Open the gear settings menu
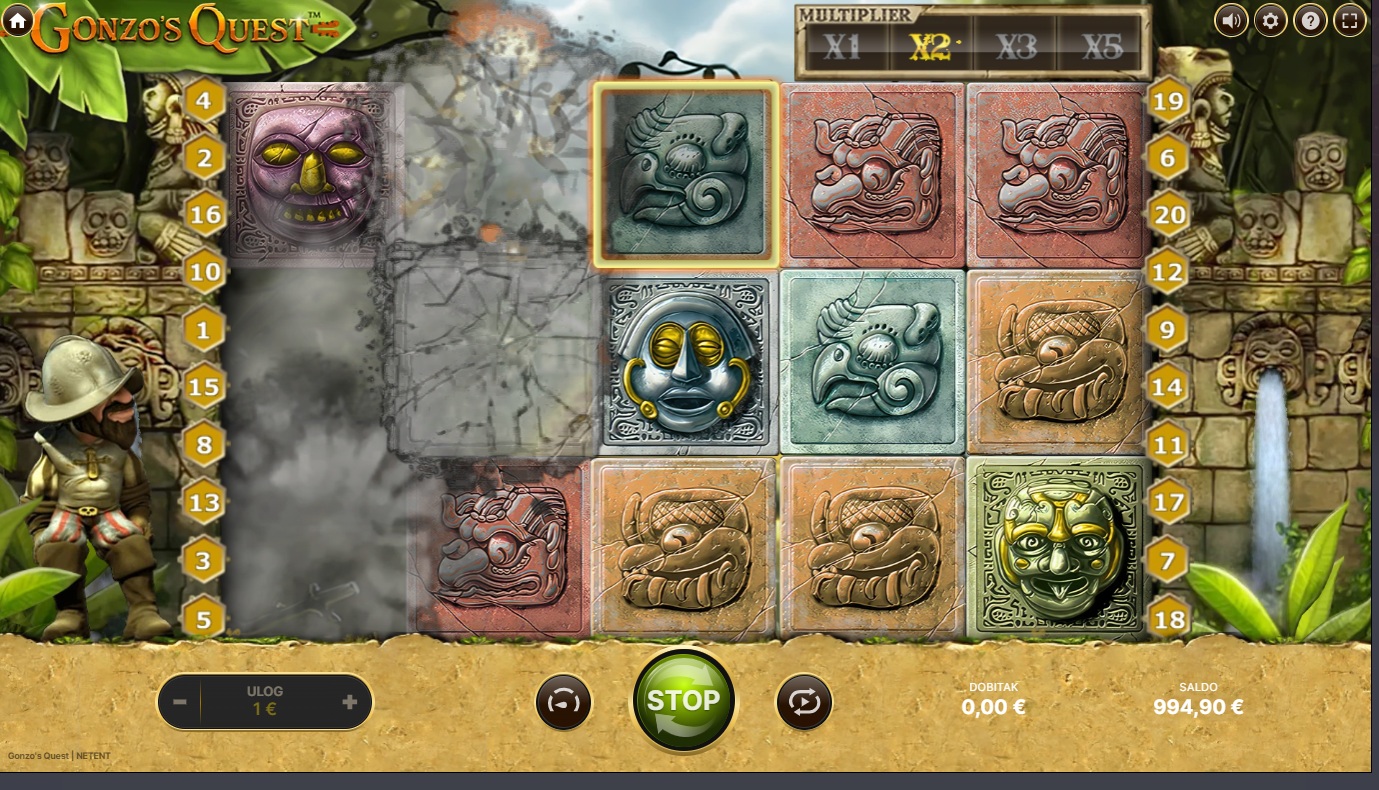This screenshot has height=790, width=1379. point(1270,19)
